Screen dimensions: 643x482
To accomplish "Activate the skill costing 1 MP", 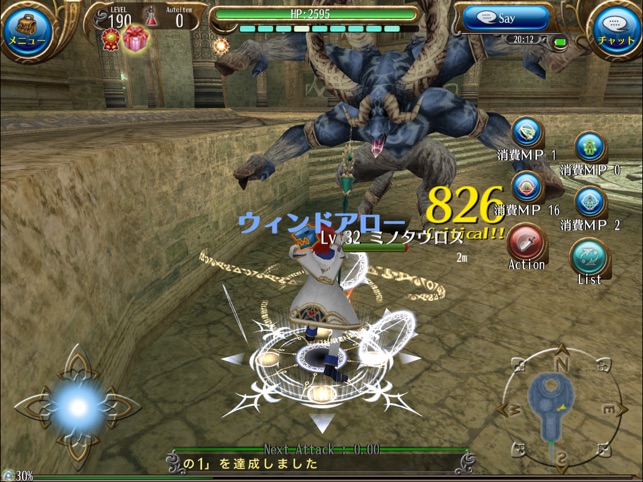I will pos(527,135).
